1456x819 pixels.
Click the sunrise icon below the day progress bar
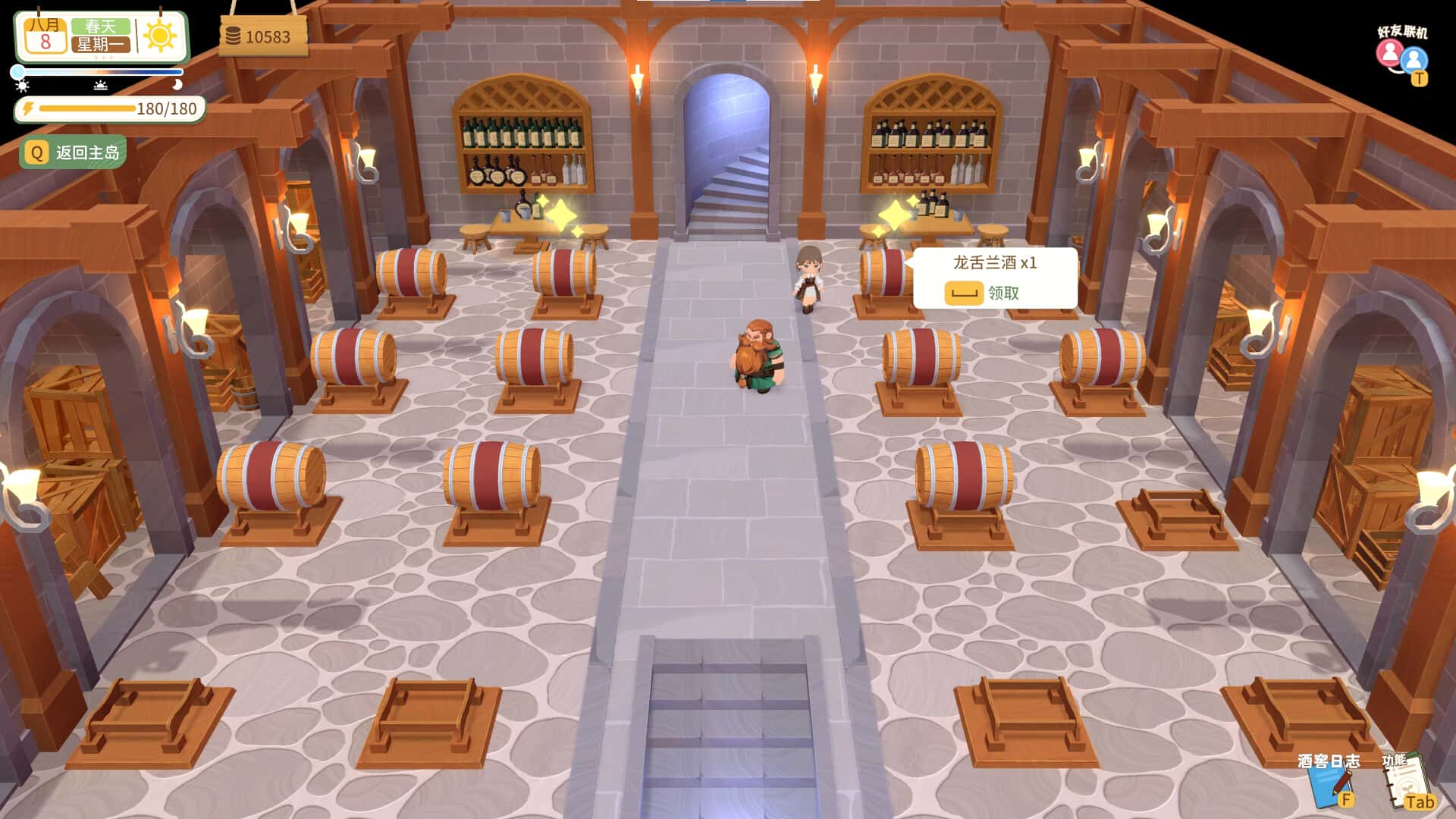point(101,86)
